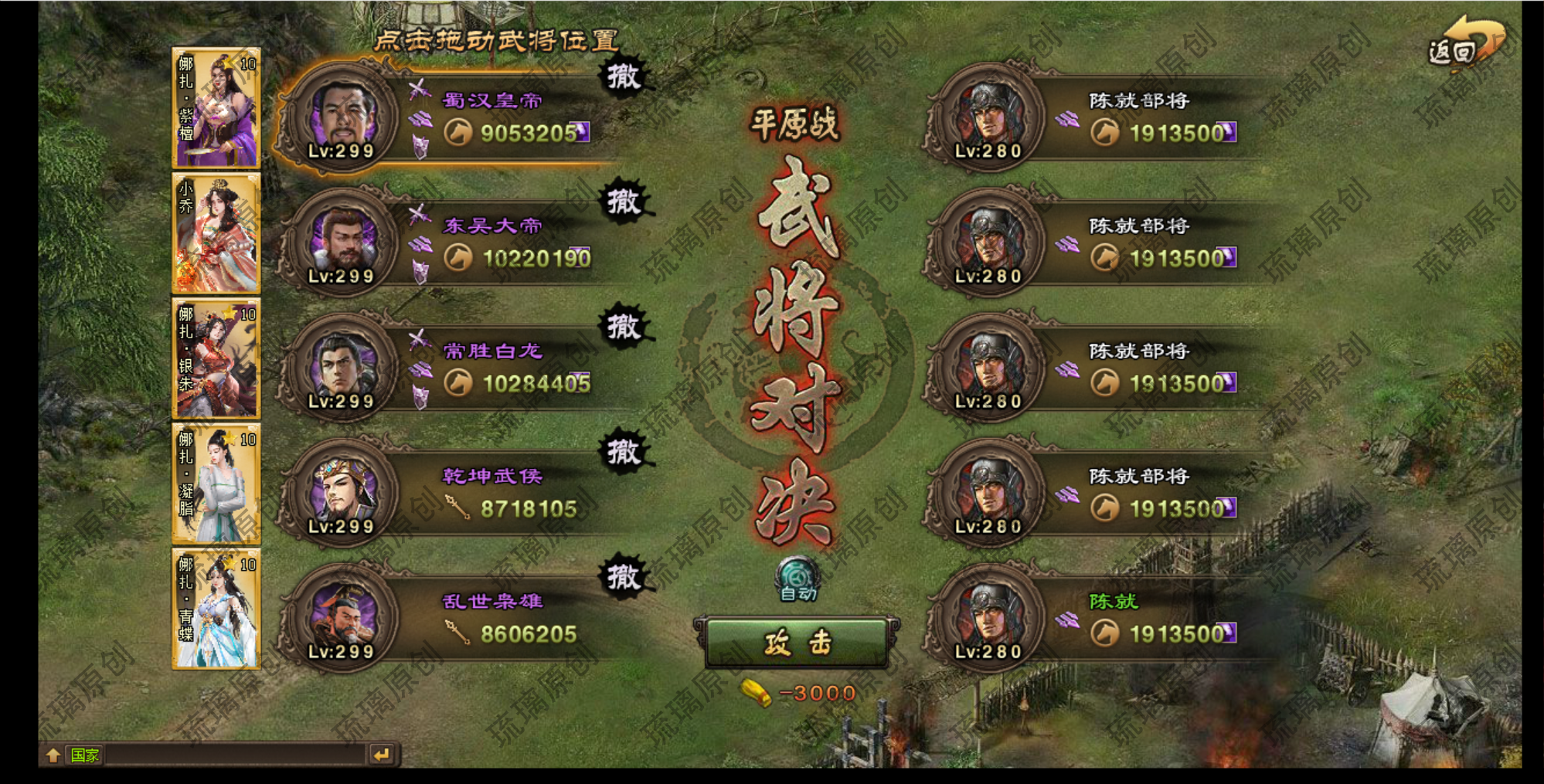Withdraw 乾坤武侯 with its 撤 button
1544x784 pixels.
[624, 452]
